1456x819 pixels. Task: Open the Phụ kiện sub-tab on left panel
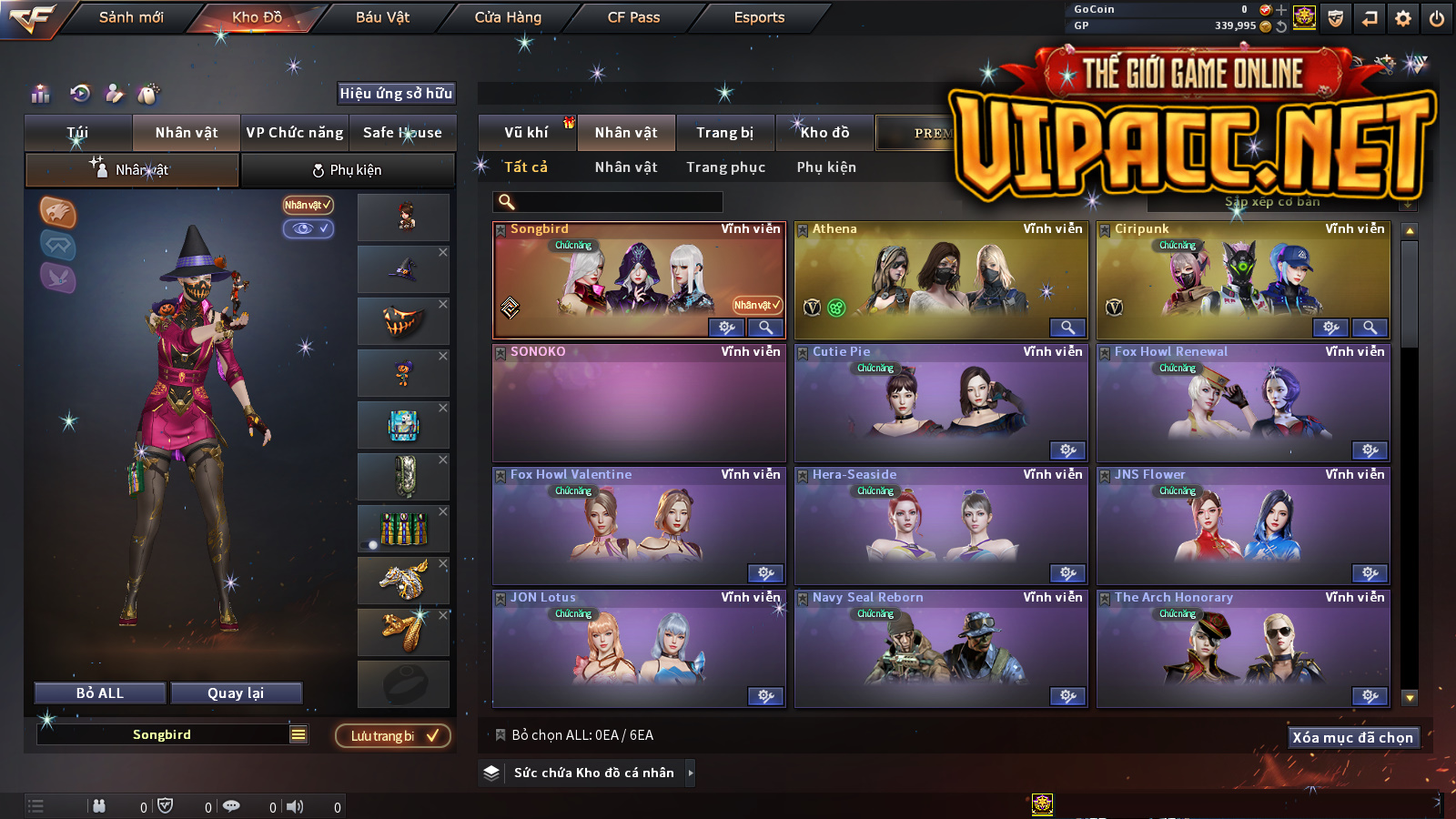pyautogui.click(x=348, y=170)
